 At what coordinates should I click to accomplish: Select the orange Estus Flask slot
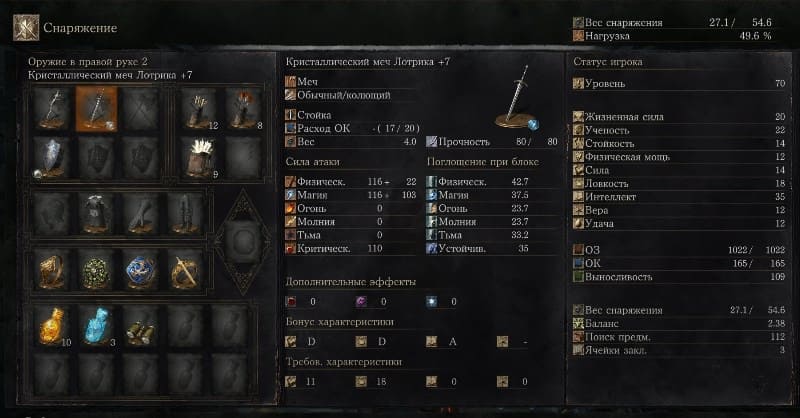click(54, 326)
